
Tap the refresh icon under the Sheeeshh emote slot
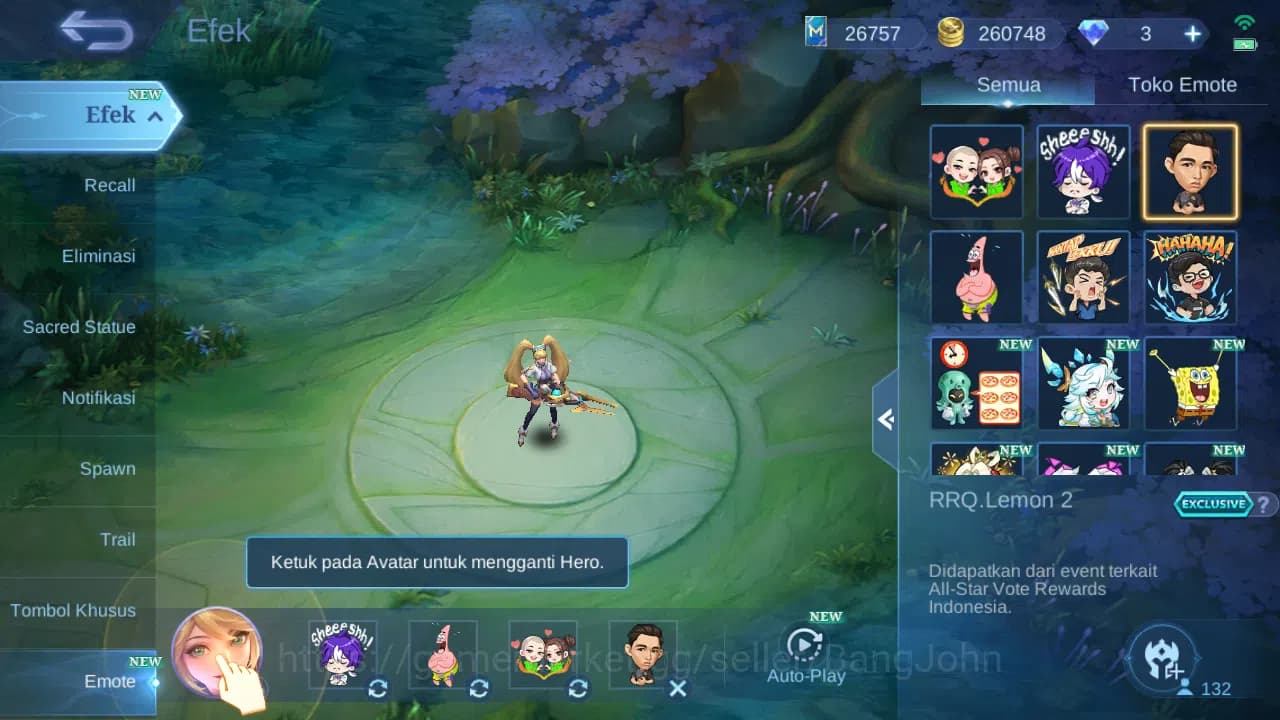click(x=377, y=689)
